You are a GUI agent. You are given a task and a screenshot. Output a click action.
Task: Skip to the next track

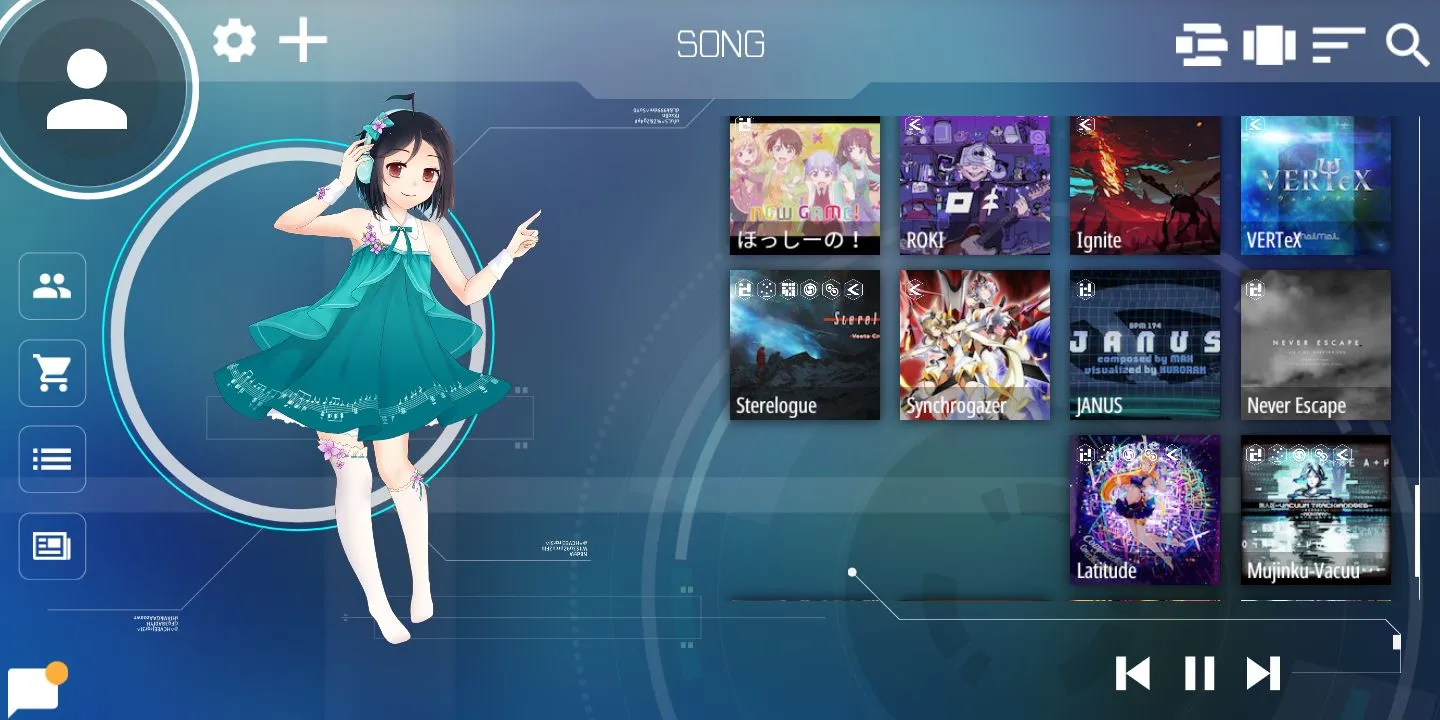pyautogui.click(x=1263, y=673)
